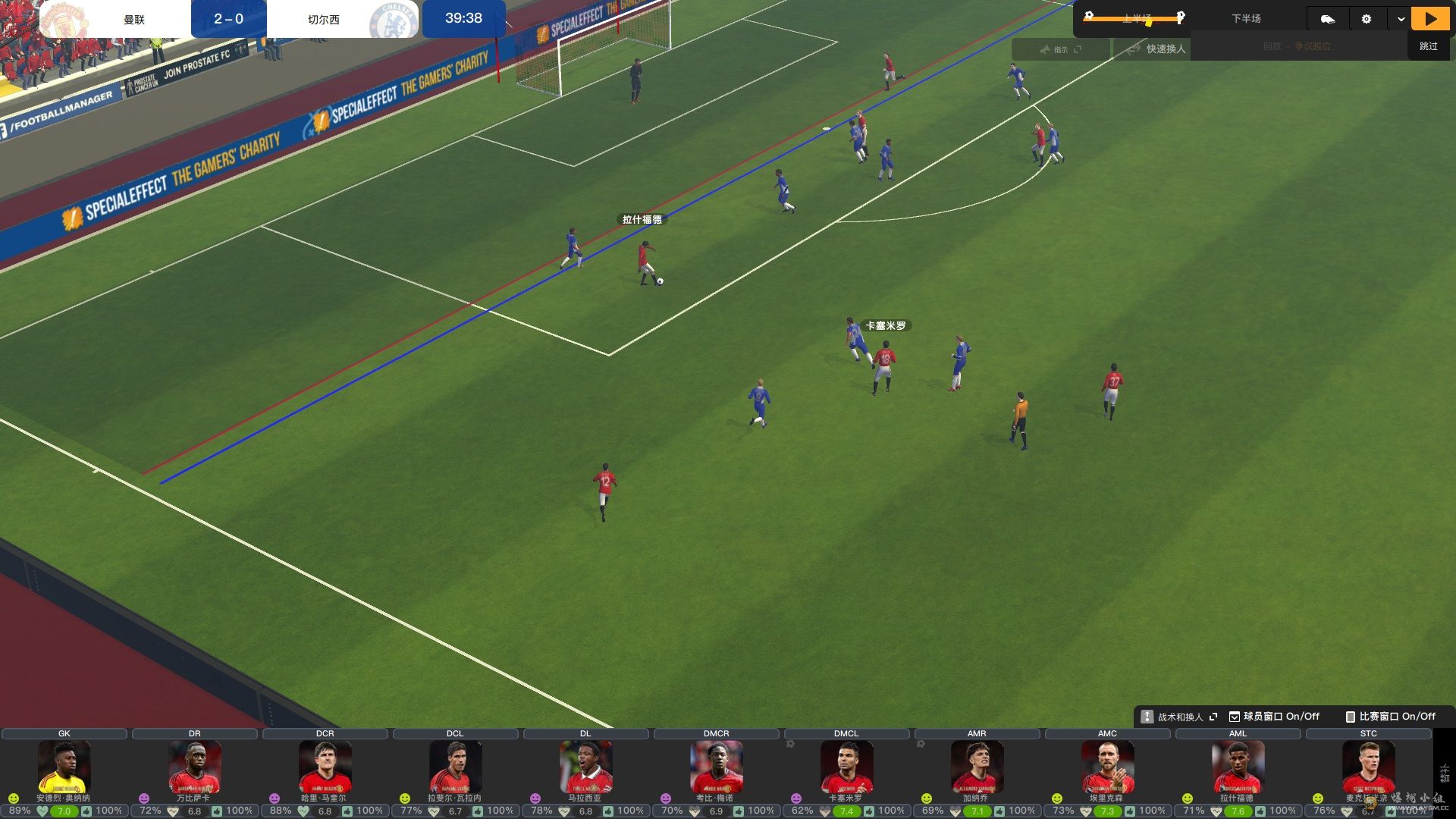Select 加纳乔 portrait at AMR
Viewport: 1456px width, 819px height.
(x=977, y=767)
